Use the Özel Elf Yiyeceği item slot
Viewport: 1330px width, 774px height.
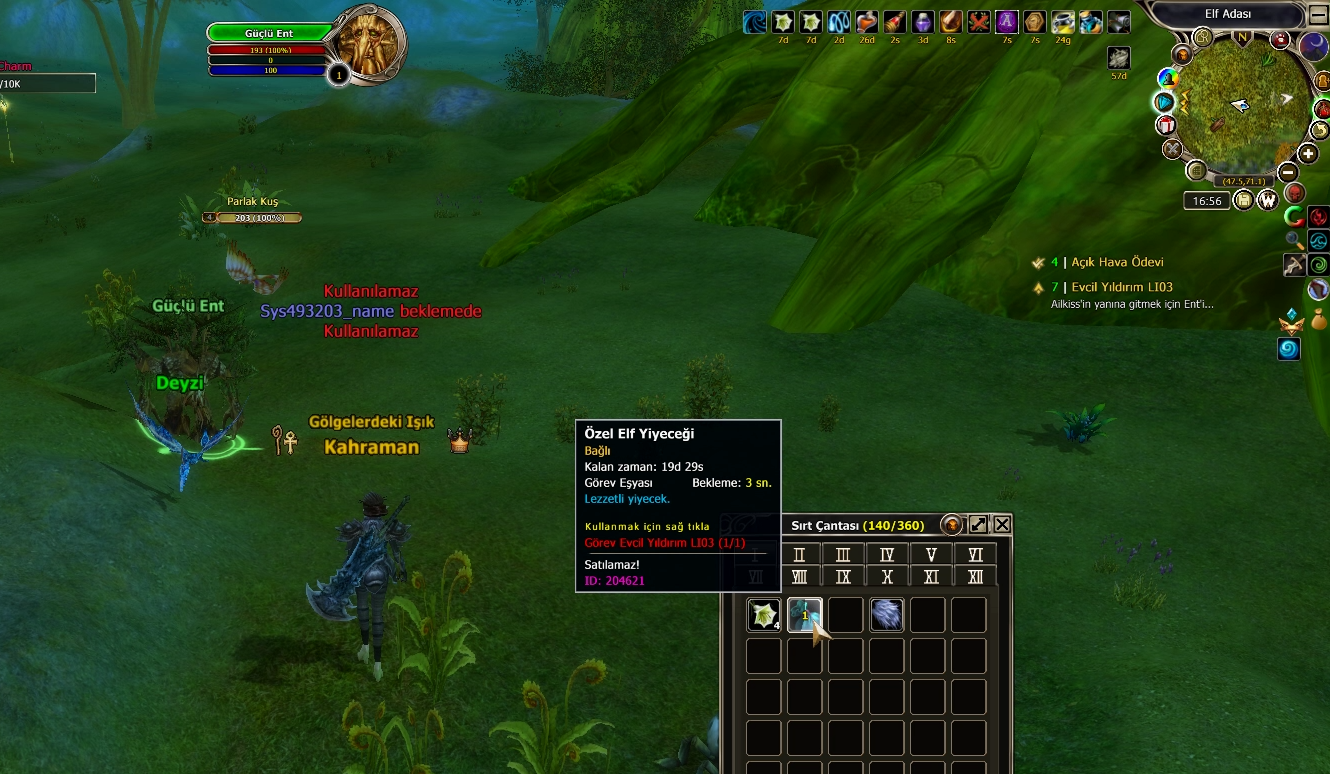804,615
